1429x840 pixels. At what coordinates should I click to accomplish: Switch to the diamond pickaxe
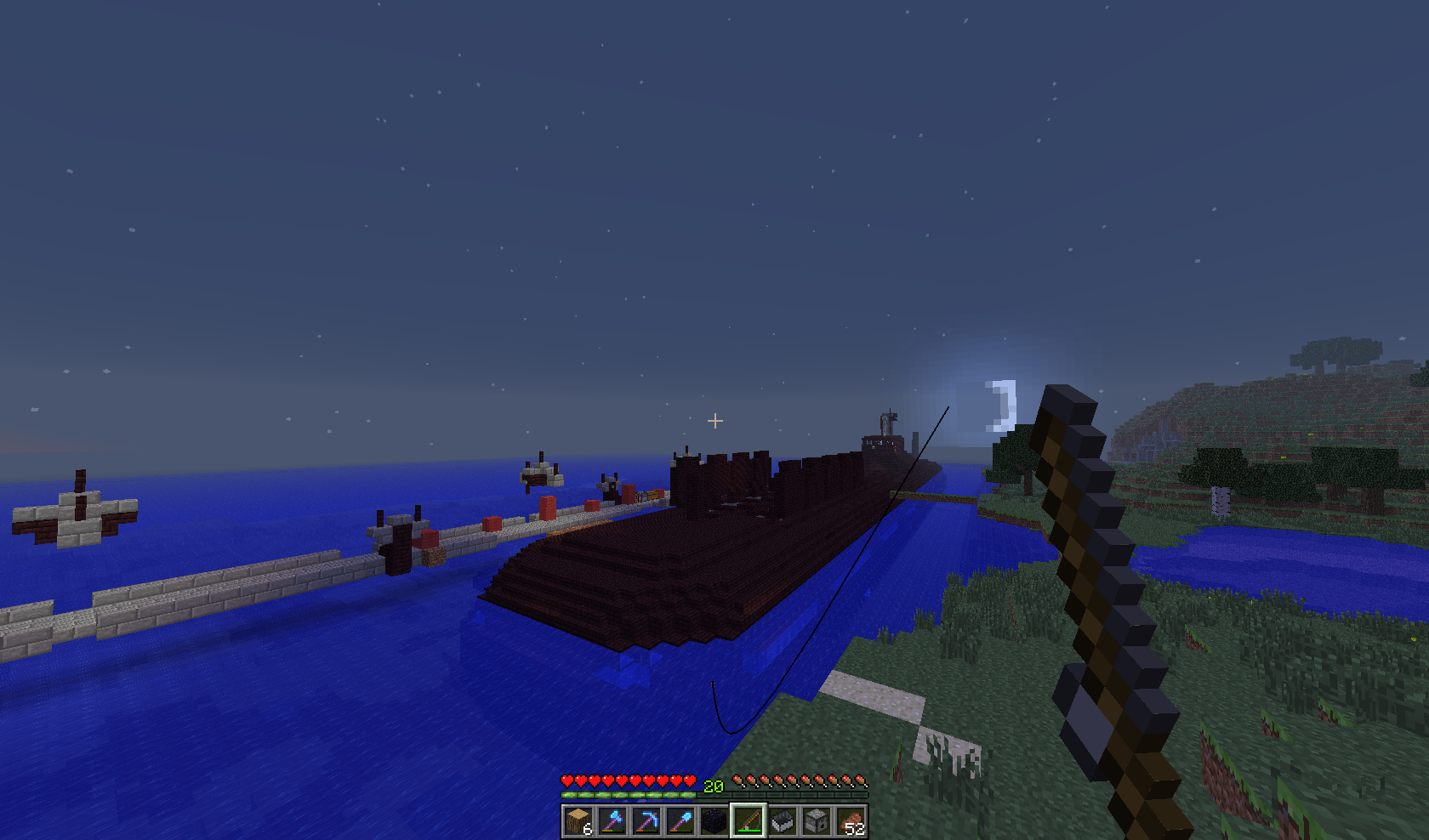(646, 821)
